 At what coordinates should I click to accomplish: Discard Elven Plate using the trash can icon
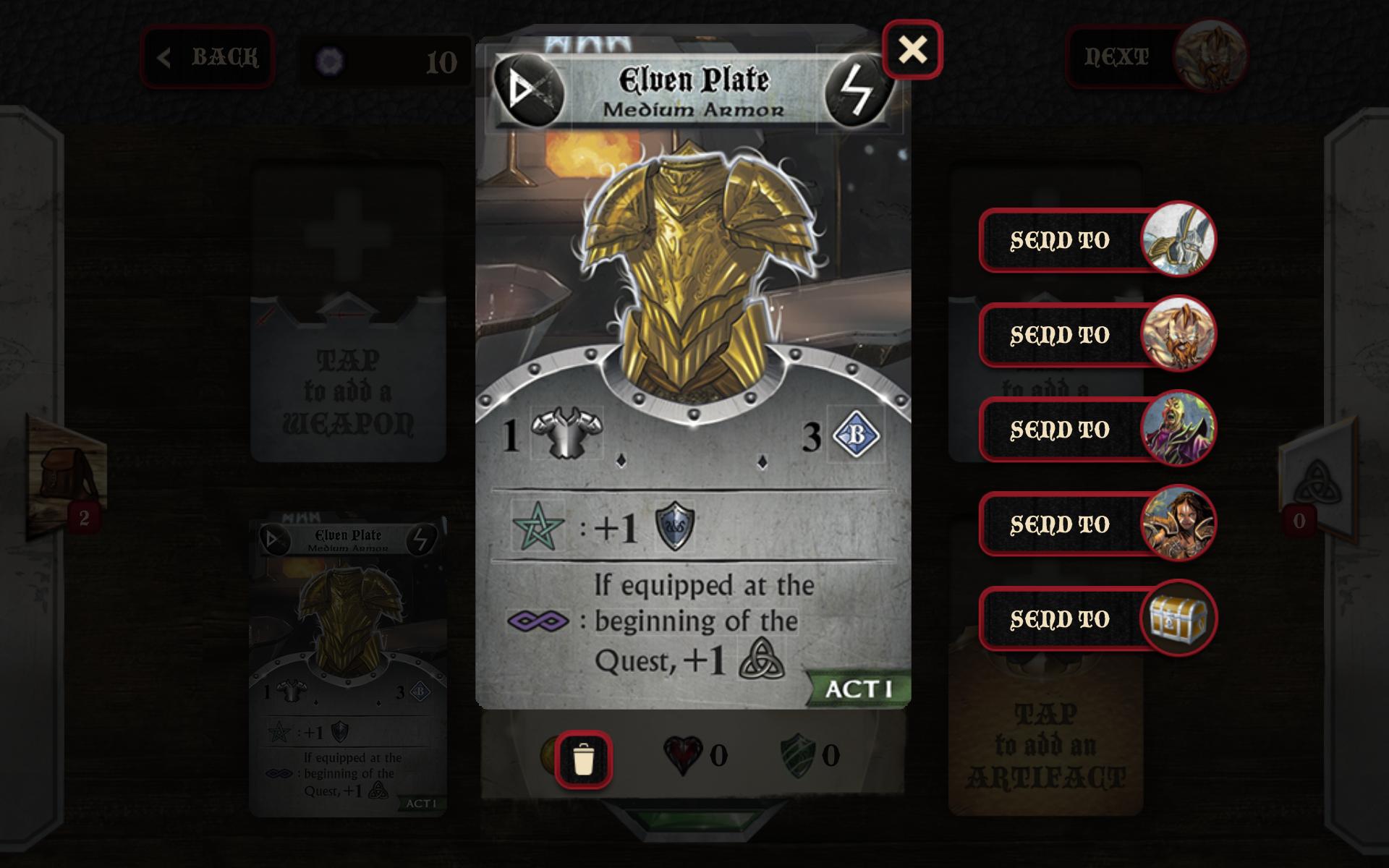pos(582,758)
